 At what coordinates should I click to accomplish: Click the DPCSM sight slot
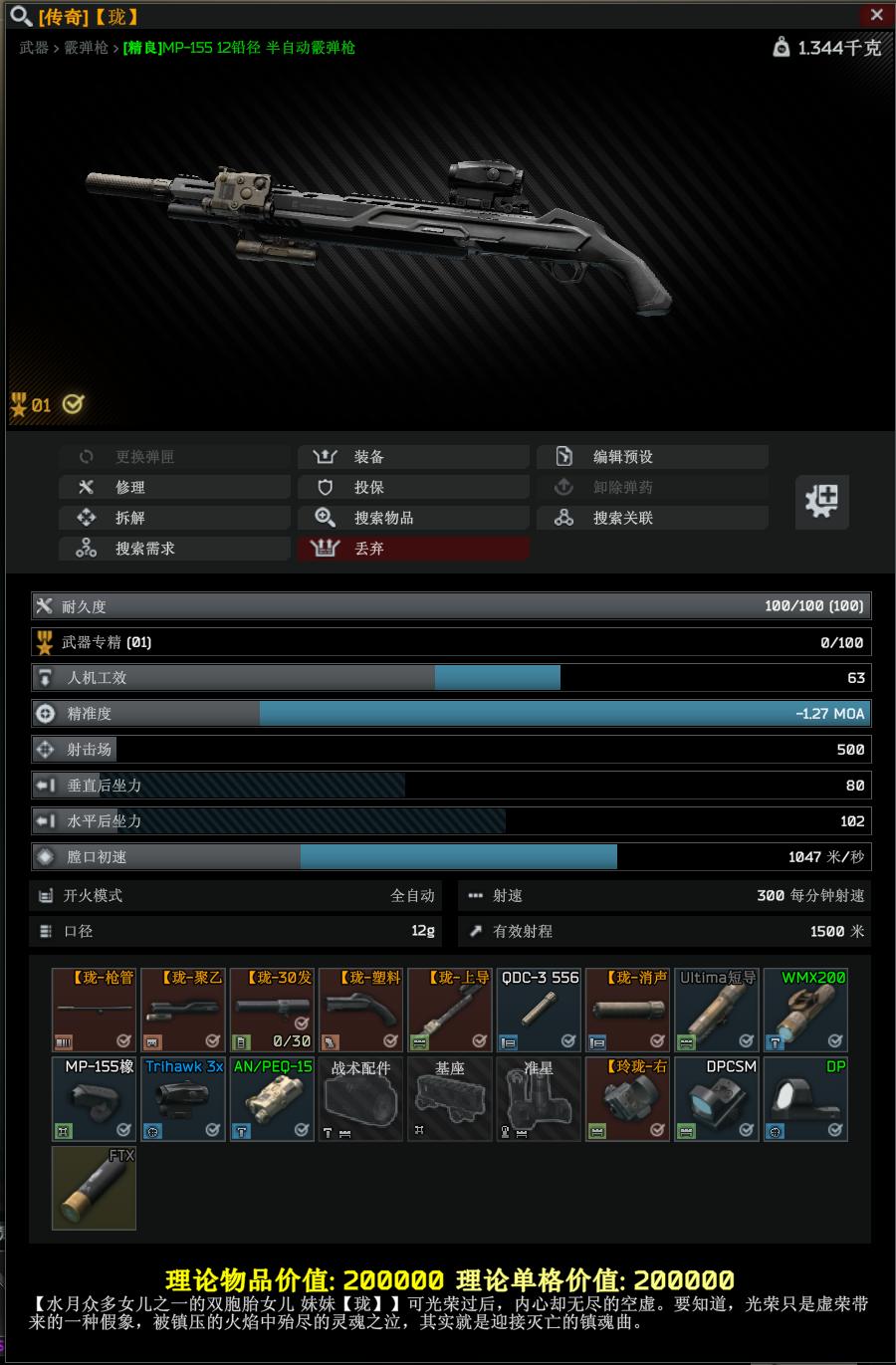click(717, 1098)
